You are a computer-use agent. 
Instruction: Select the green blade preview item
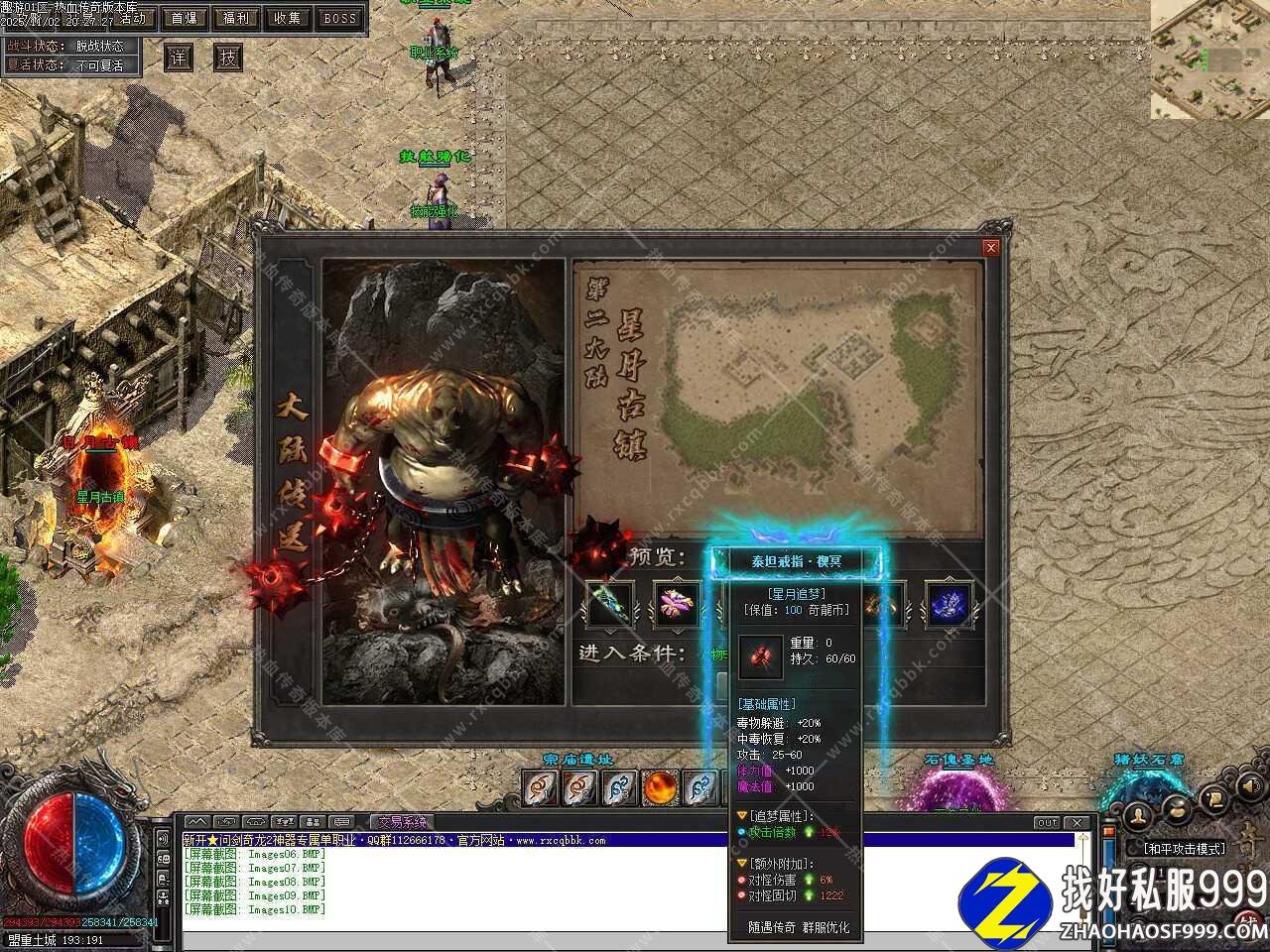click(x=607, y=604)
